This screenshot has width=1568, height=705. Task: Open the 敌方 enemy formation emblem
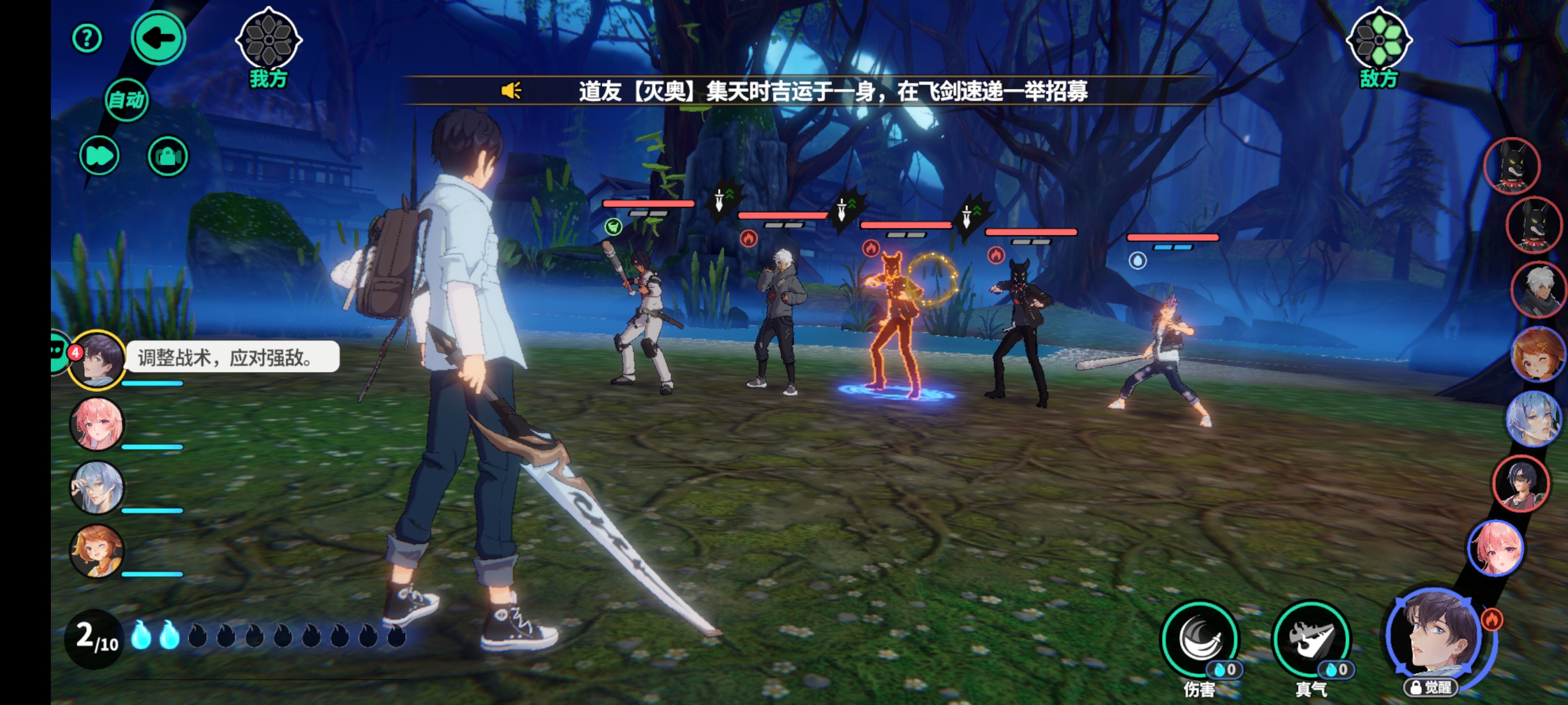tap(1379, 40)
